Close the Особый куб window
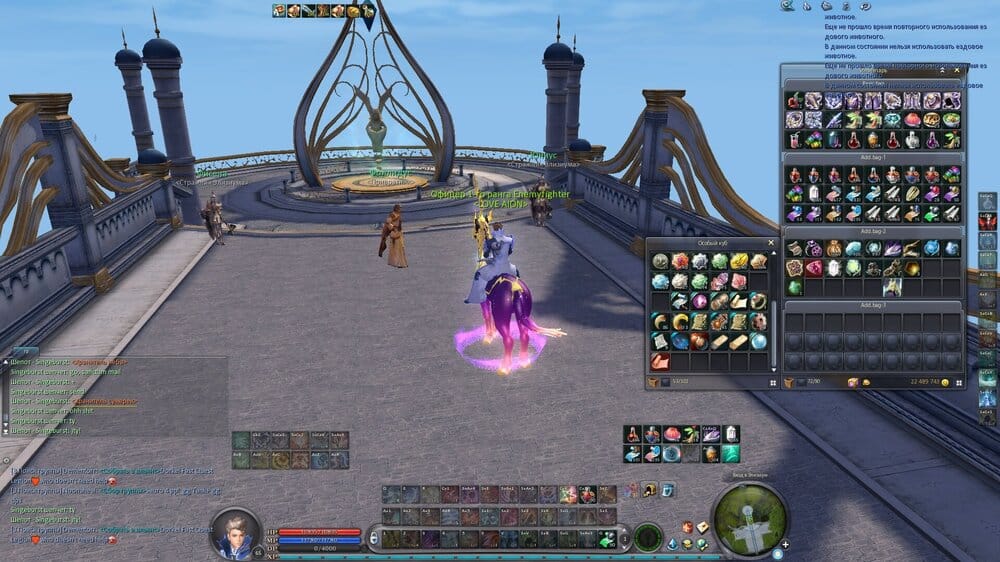 pyautogui.click(x=770, y=243)
